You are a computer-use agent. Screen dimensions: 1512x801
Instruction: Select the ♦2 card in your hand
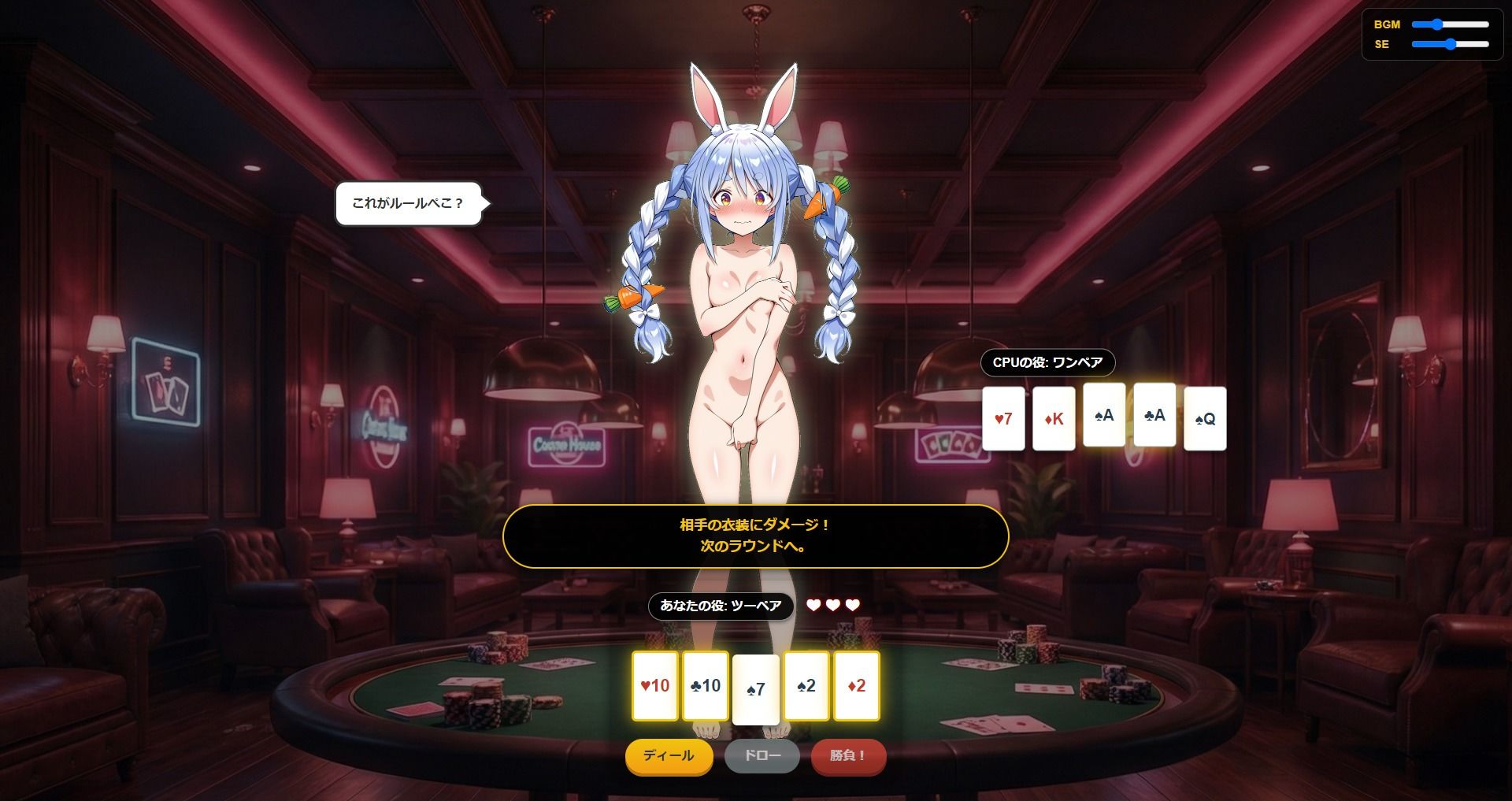point(857,686)
